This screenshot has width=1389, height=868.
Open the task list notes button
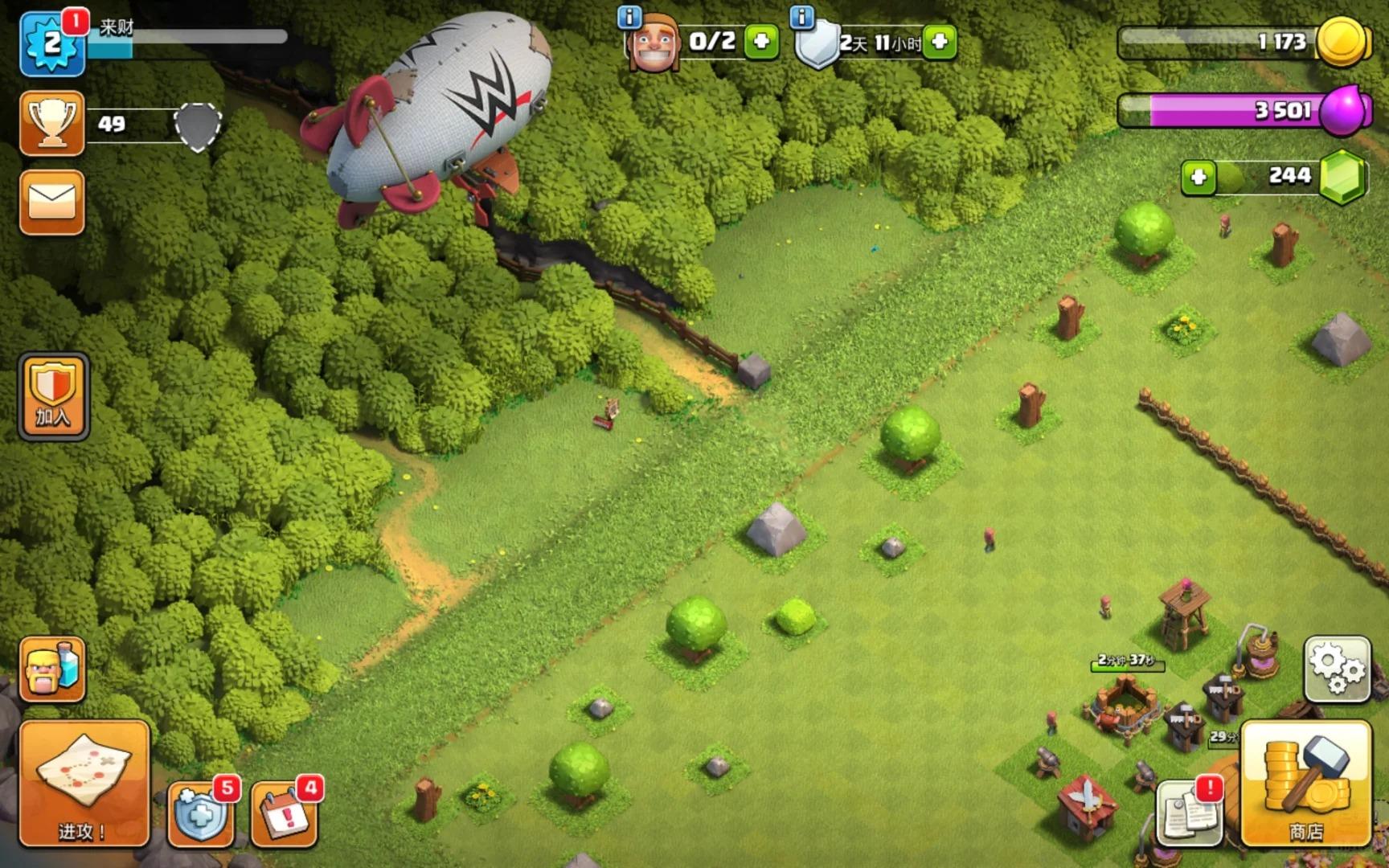tap(1190, 813)
